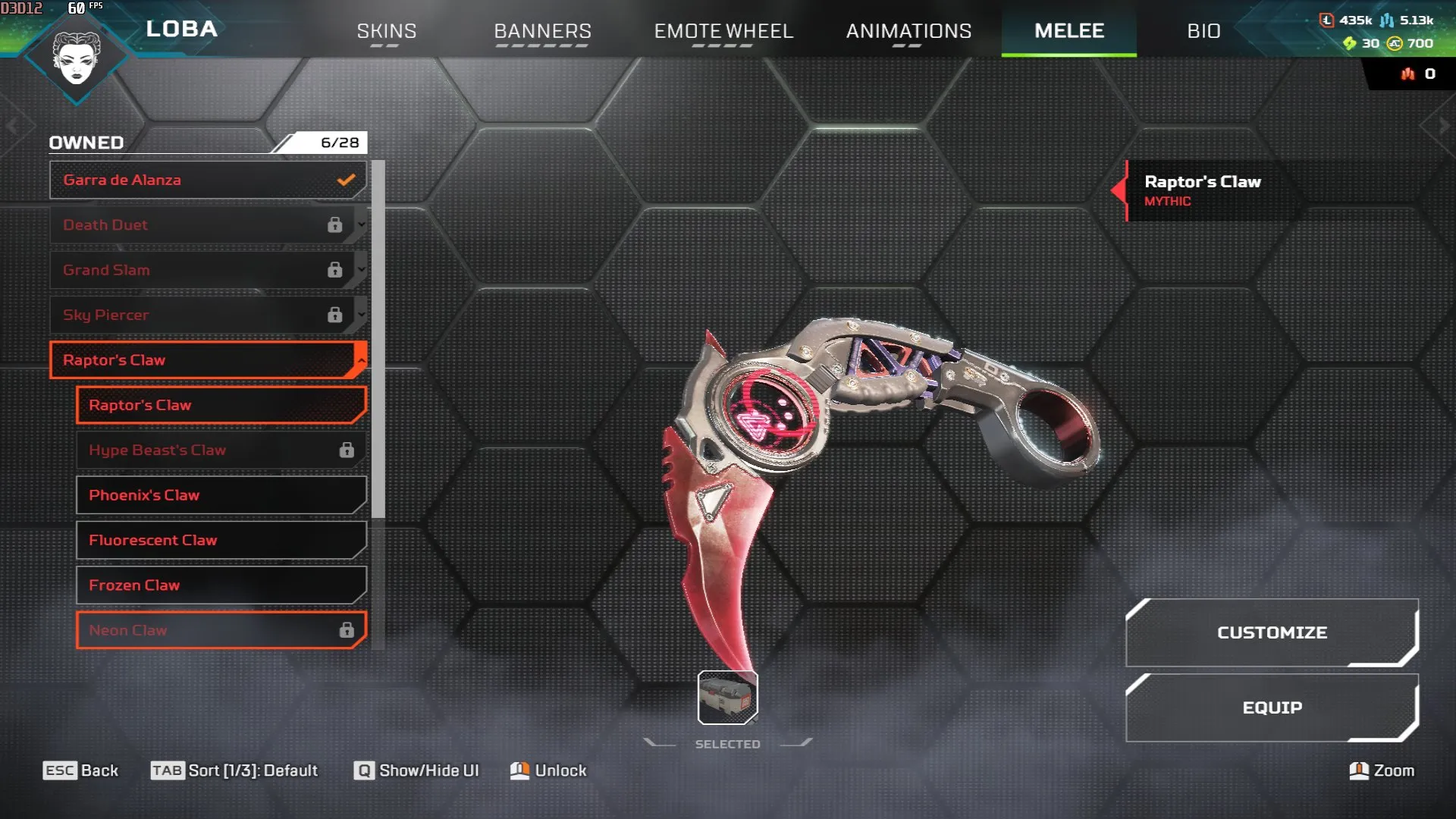Image resolution: width=1456 pixels, height=819 pixels.
Task: Click the Apex Coins icon showing 700
Action: [1395, 43]
